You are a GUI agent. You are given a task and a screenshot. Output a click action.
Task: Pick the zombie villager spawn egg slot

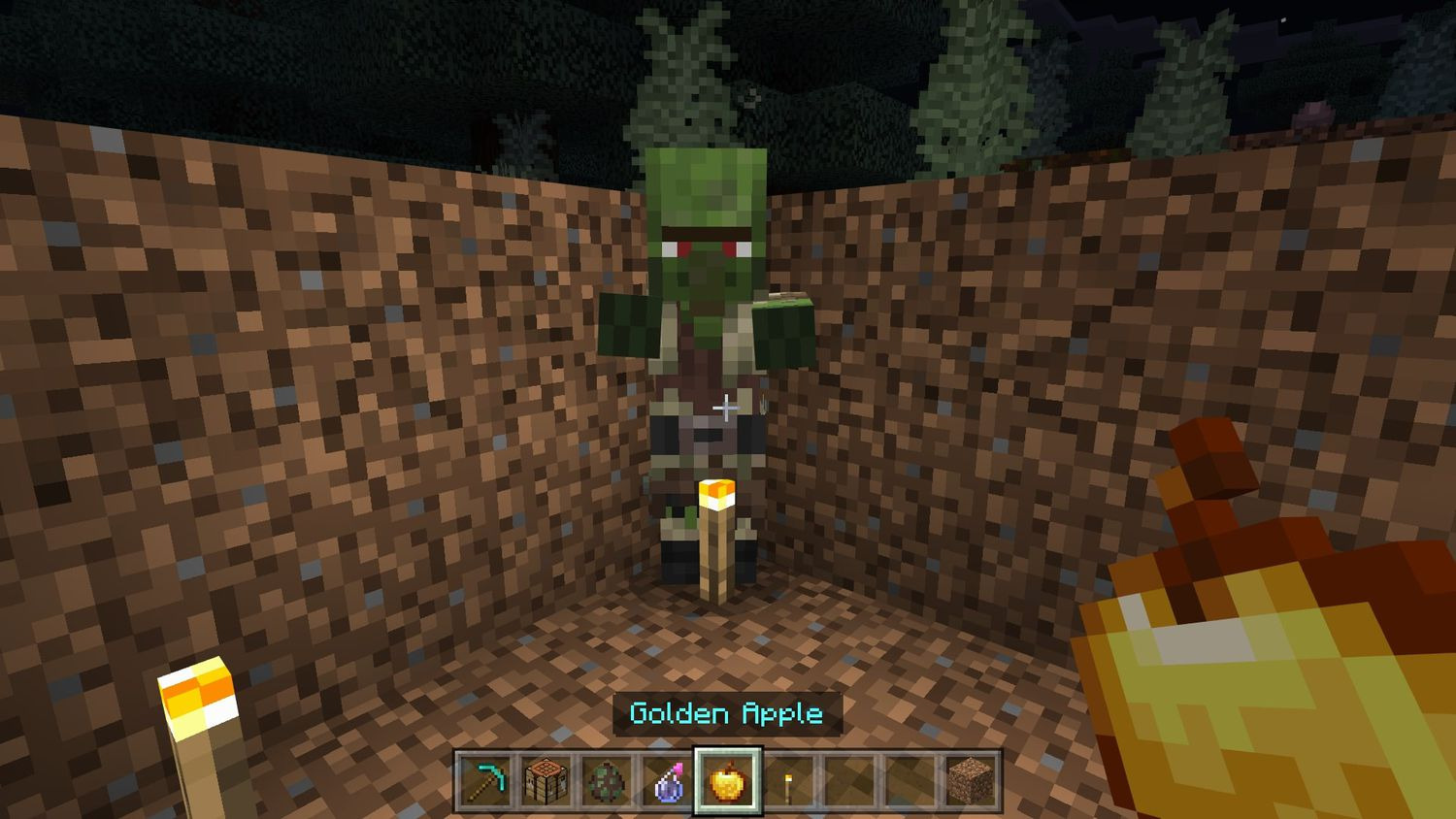[606, 784]
